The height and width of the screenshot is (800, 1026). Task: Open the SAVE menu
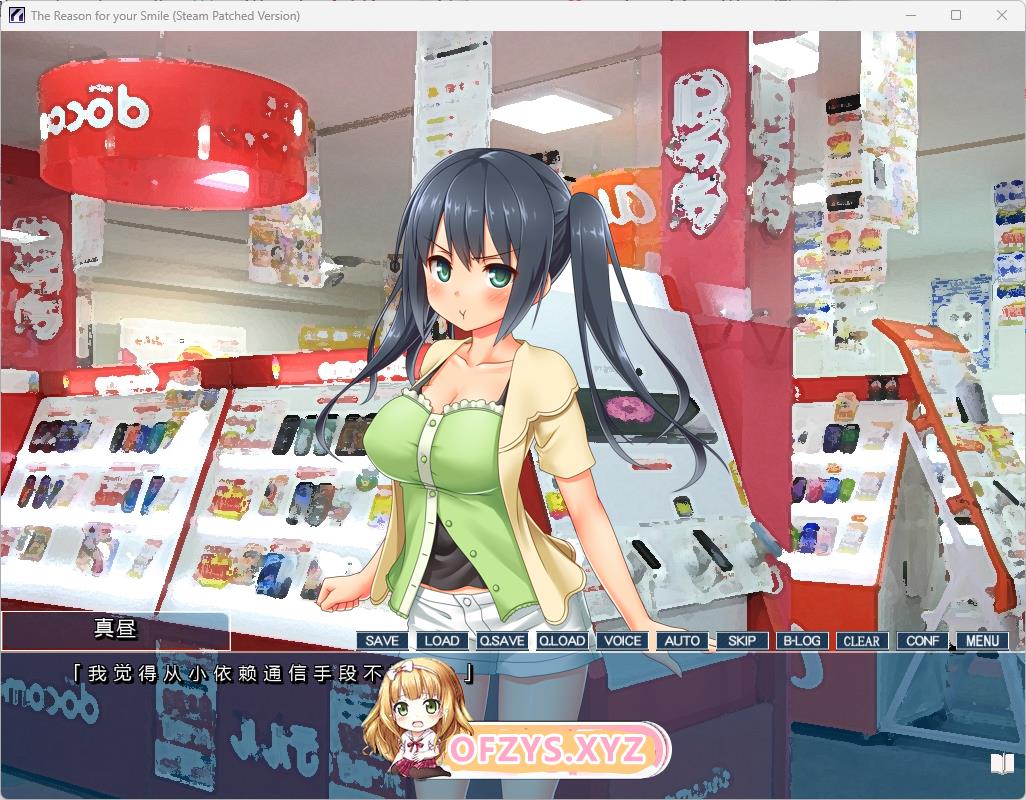382,641
